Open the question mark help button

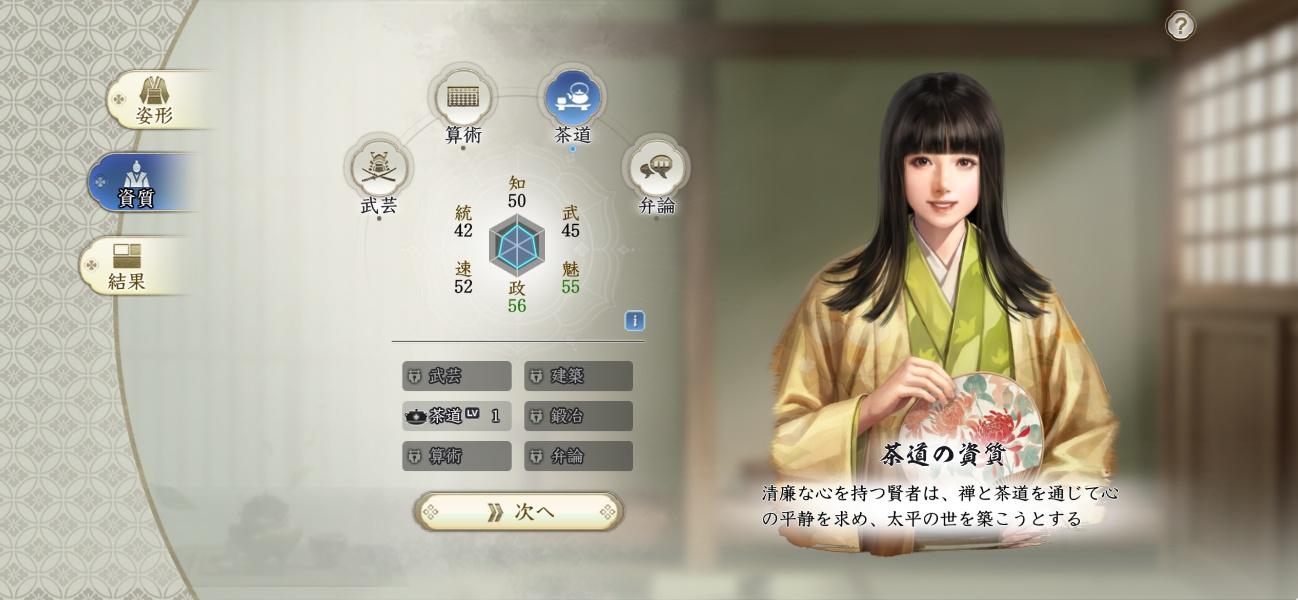tap(1180, 26)
